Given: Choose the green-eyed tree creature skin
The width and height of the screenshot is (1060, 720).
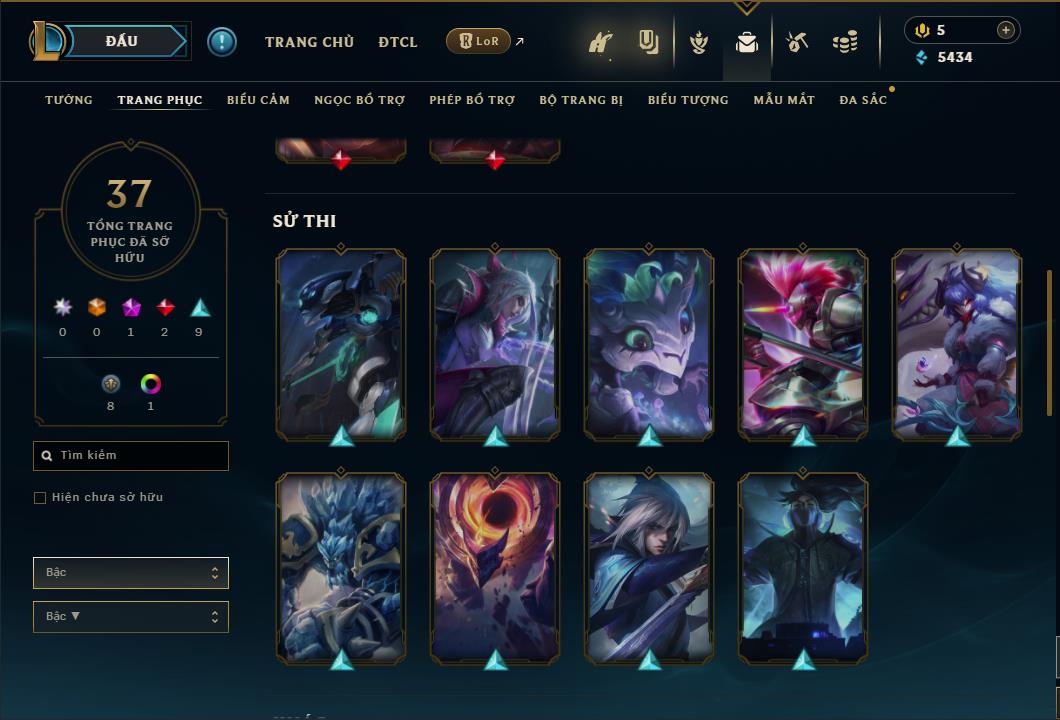Looking at the screenshot, I should pyautogui.click(x=649, y=342).
